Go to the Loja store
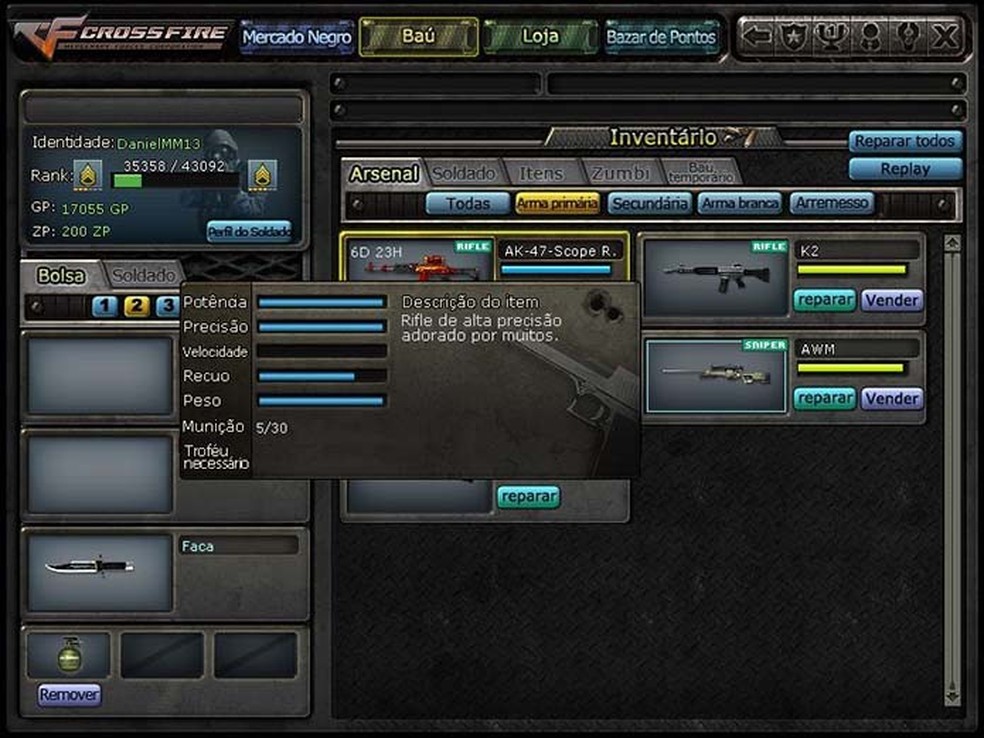The image size is (984, 738). tap(540, 37)
